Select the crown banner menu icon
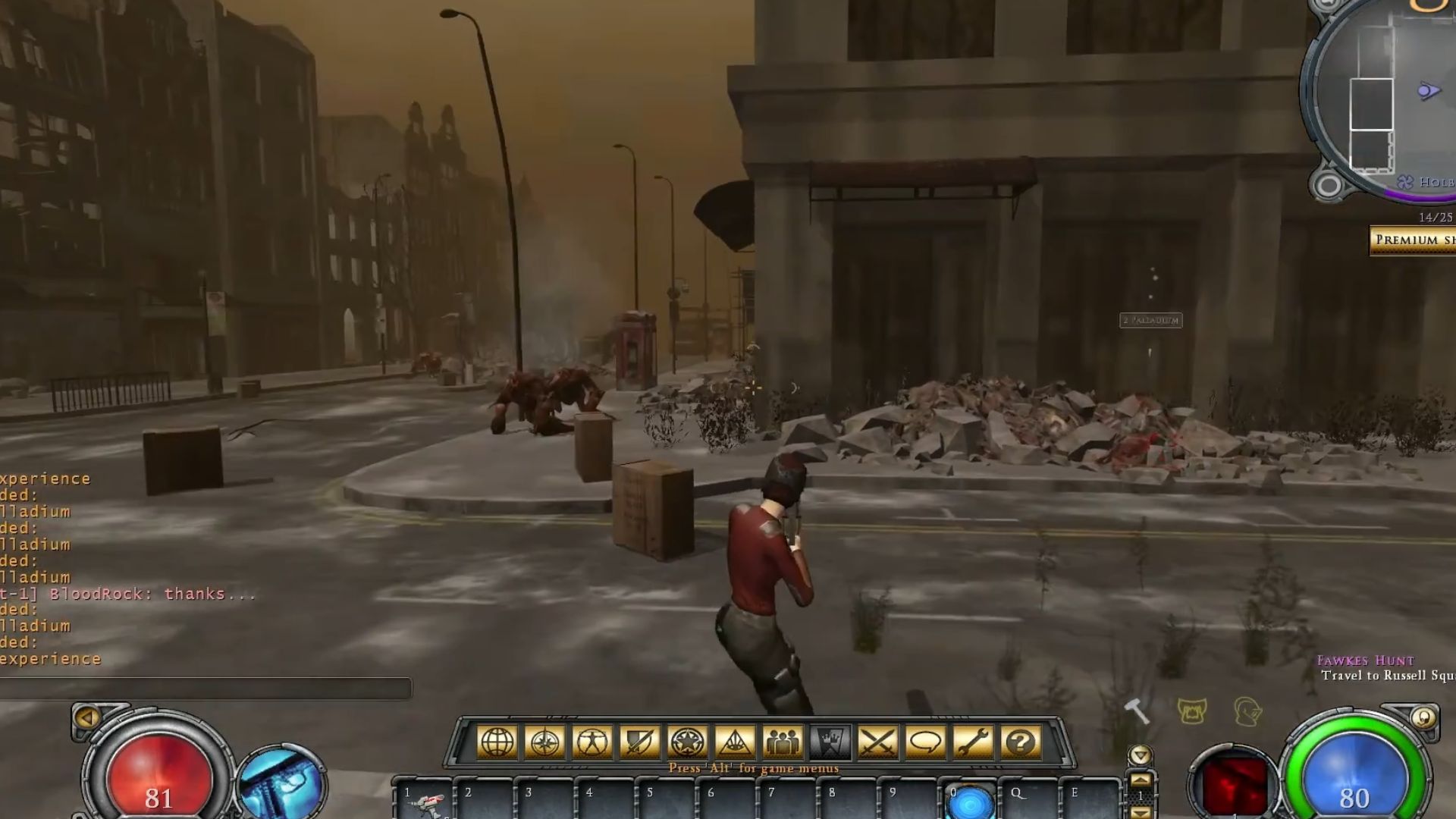The width and height of the screenshot is (1456, 819). tap(830, 742)
